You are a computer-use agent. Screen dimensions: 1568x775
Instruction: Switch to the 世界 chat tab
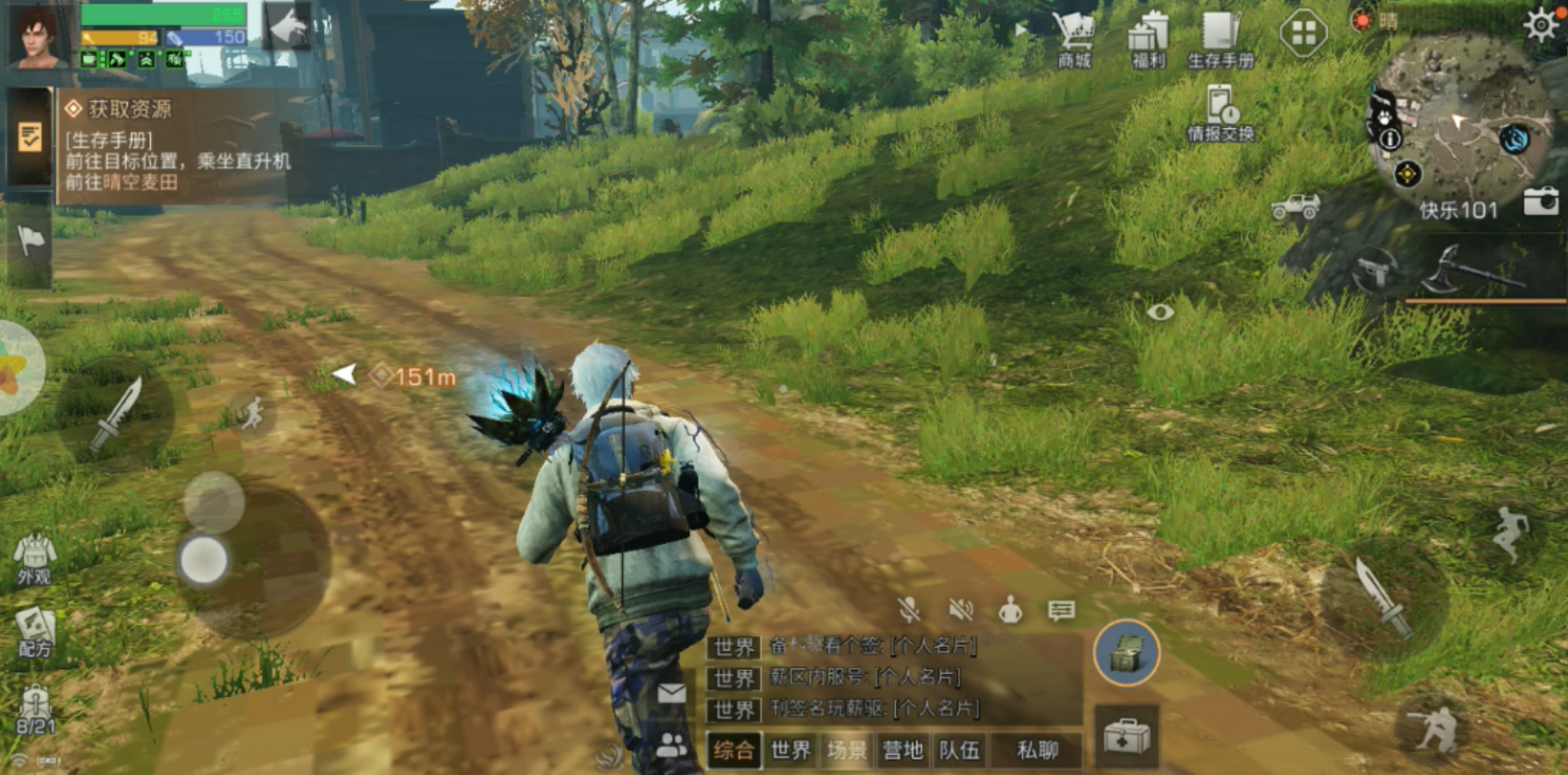tap(790, 750)
